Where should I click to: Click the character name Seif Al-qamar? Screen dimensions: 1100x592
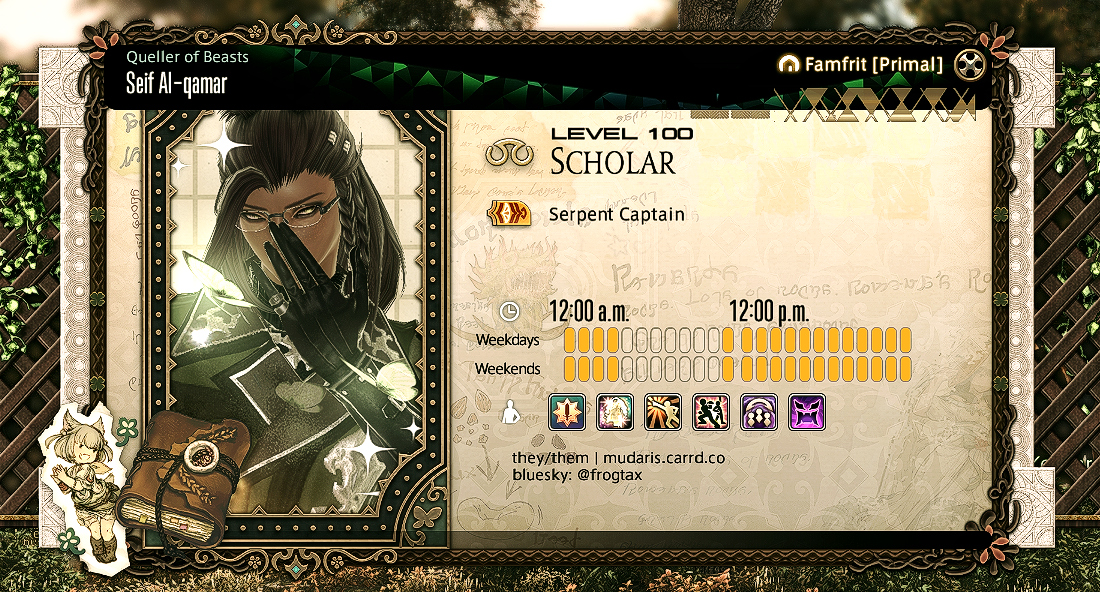(x=176, y=84)
